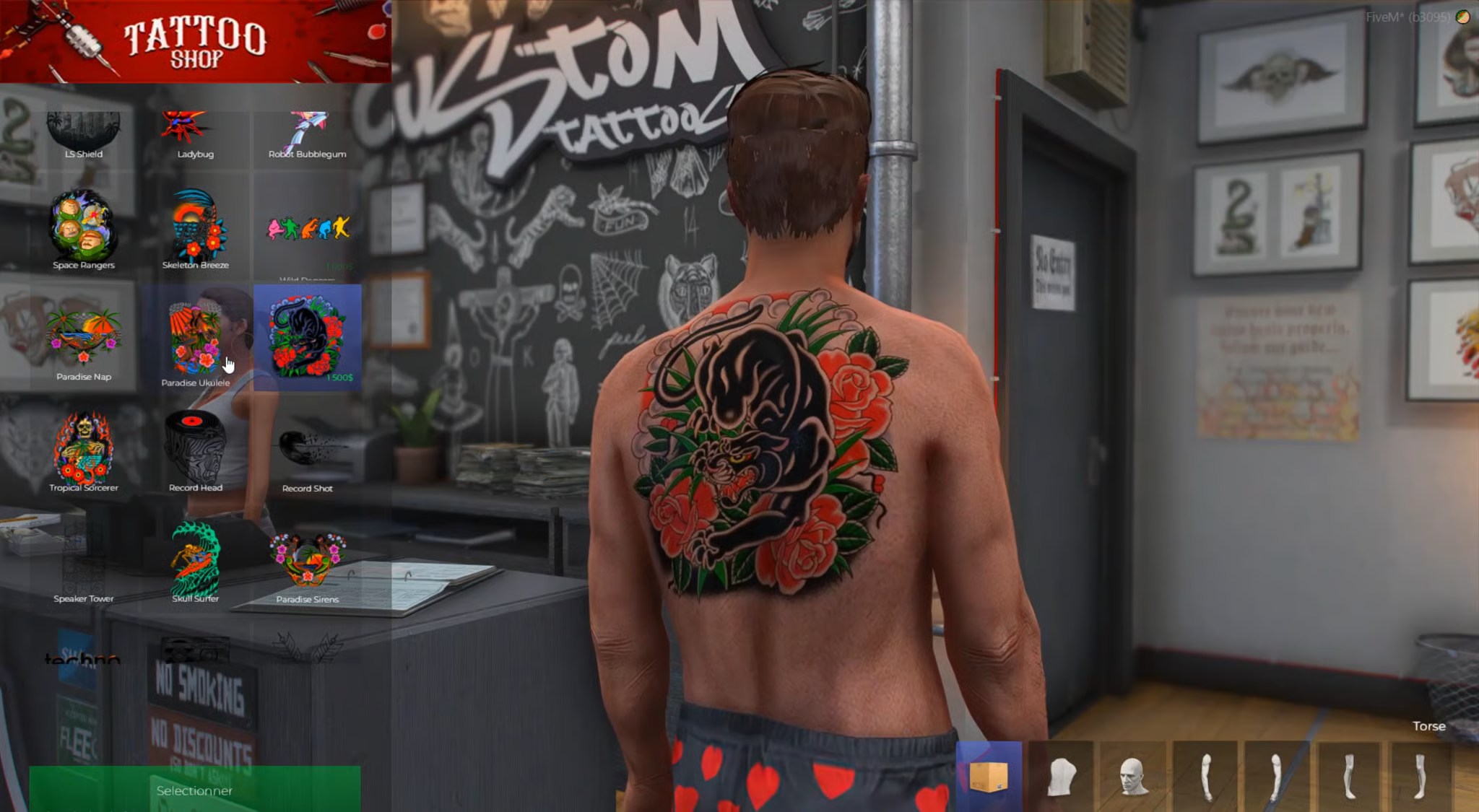Image resolution: width=1479 pixels, height=812 pixels.
Task: Choose the LS Shield tattoo
Action: pos(84,134)
